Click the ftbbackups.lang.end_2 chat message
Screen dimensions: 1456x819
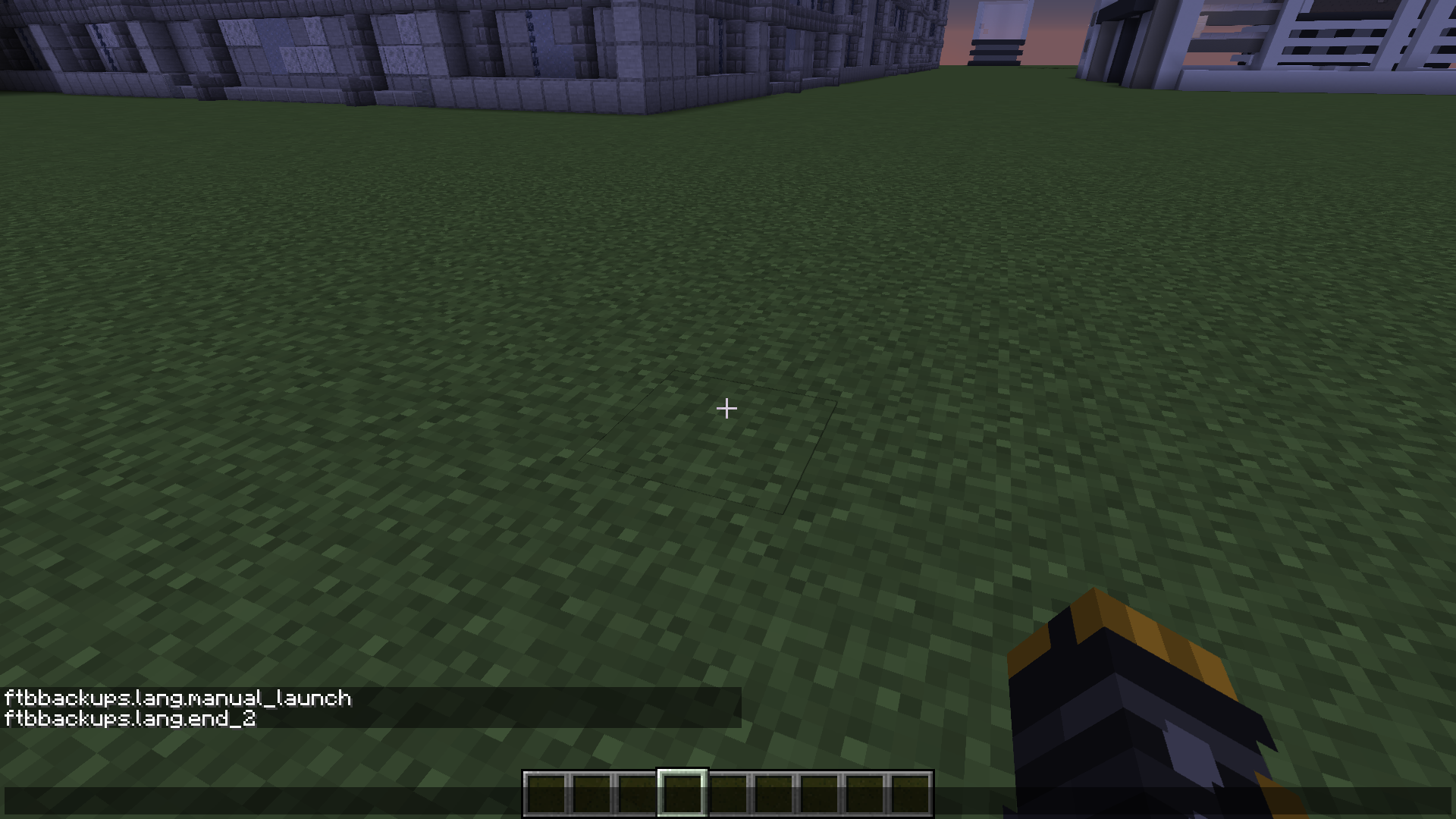coord(129,720)
